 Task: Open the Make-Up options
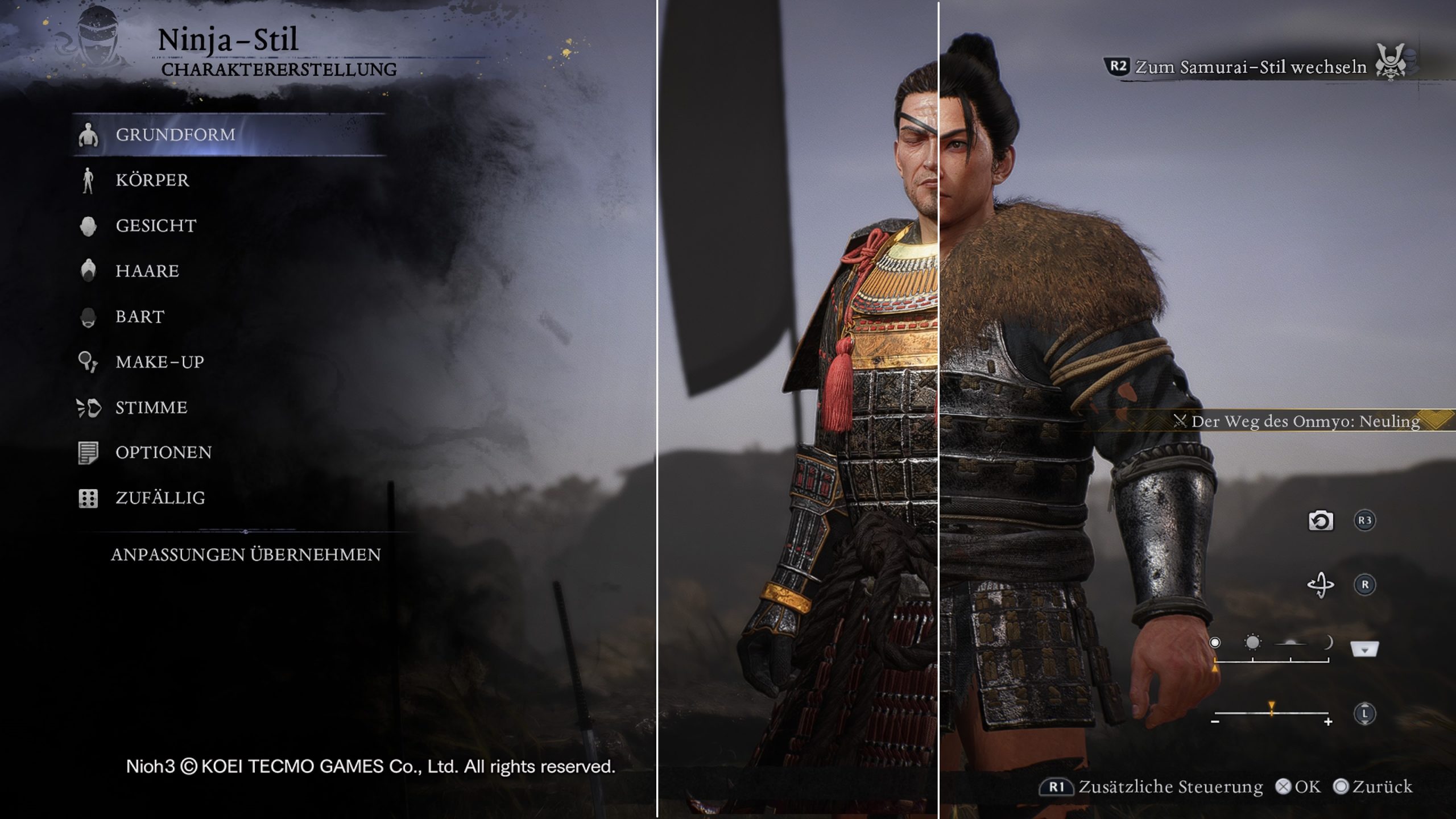point(160,362)
